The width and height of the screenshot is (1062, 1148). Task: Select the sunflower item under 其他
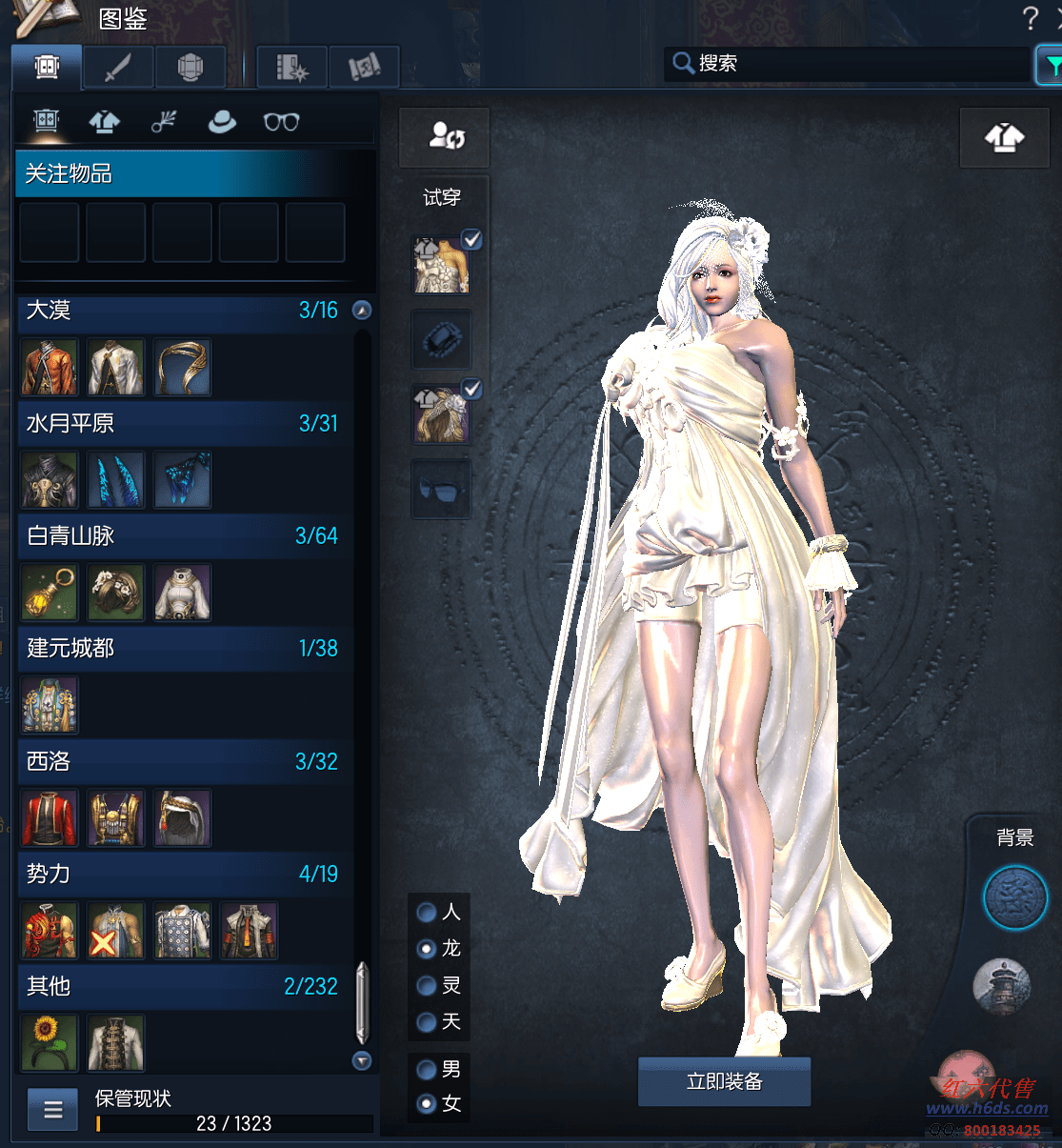(x=49, y=1042)
